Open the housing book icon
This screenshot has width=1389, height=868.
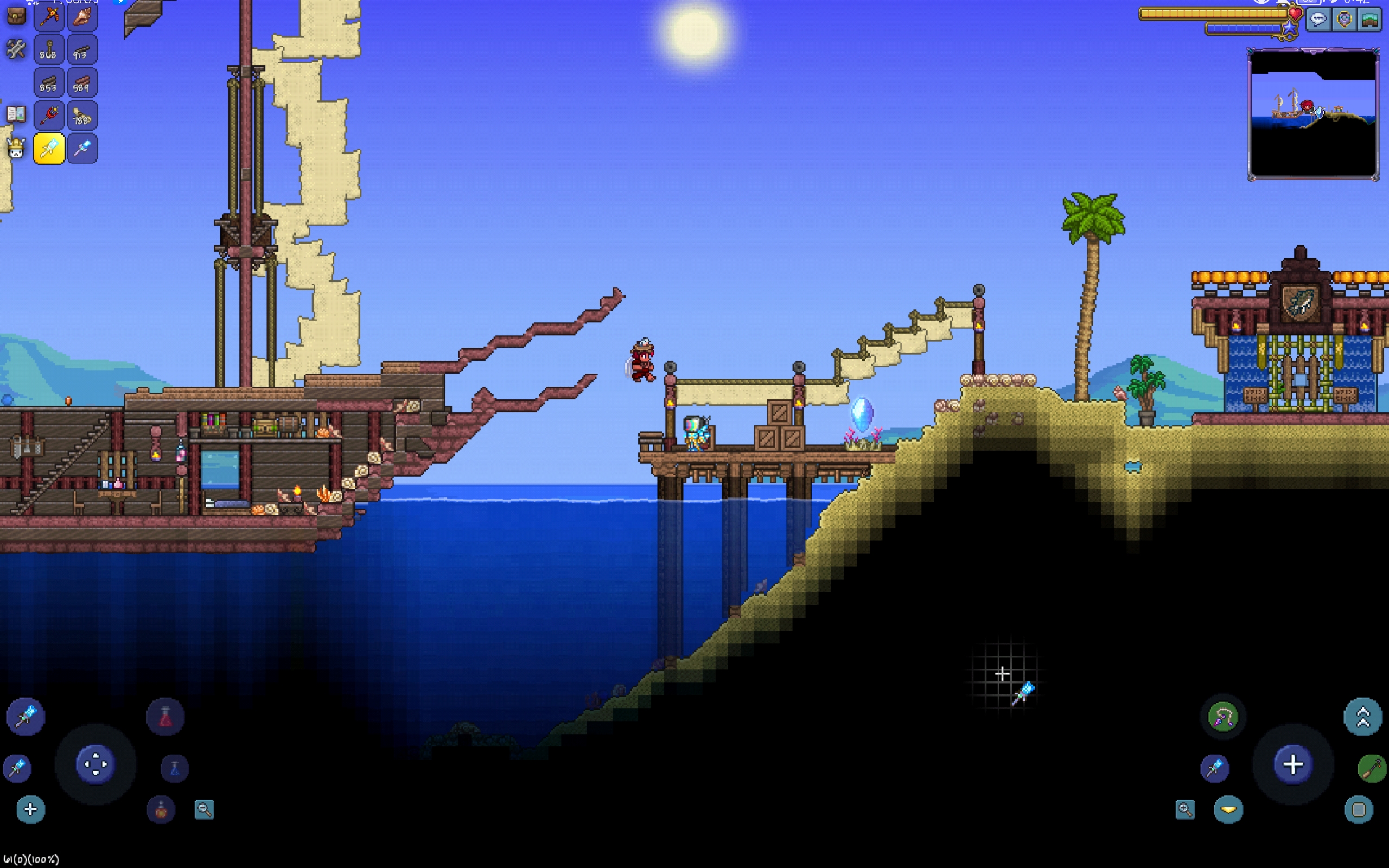click(16, 114)
